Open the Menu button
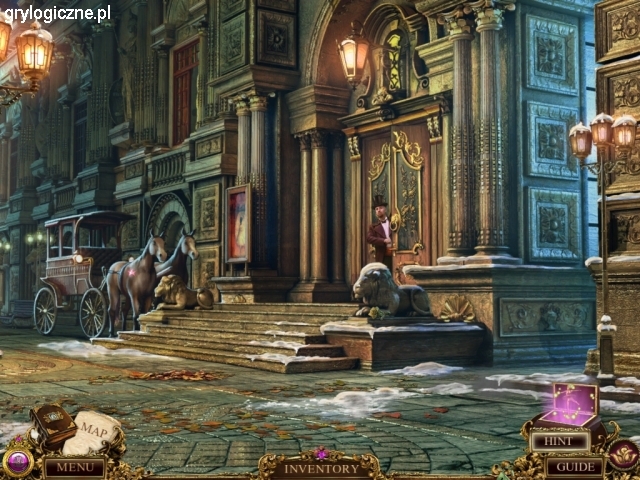This screenshot has height=480, width=640. tap(74, 467)
